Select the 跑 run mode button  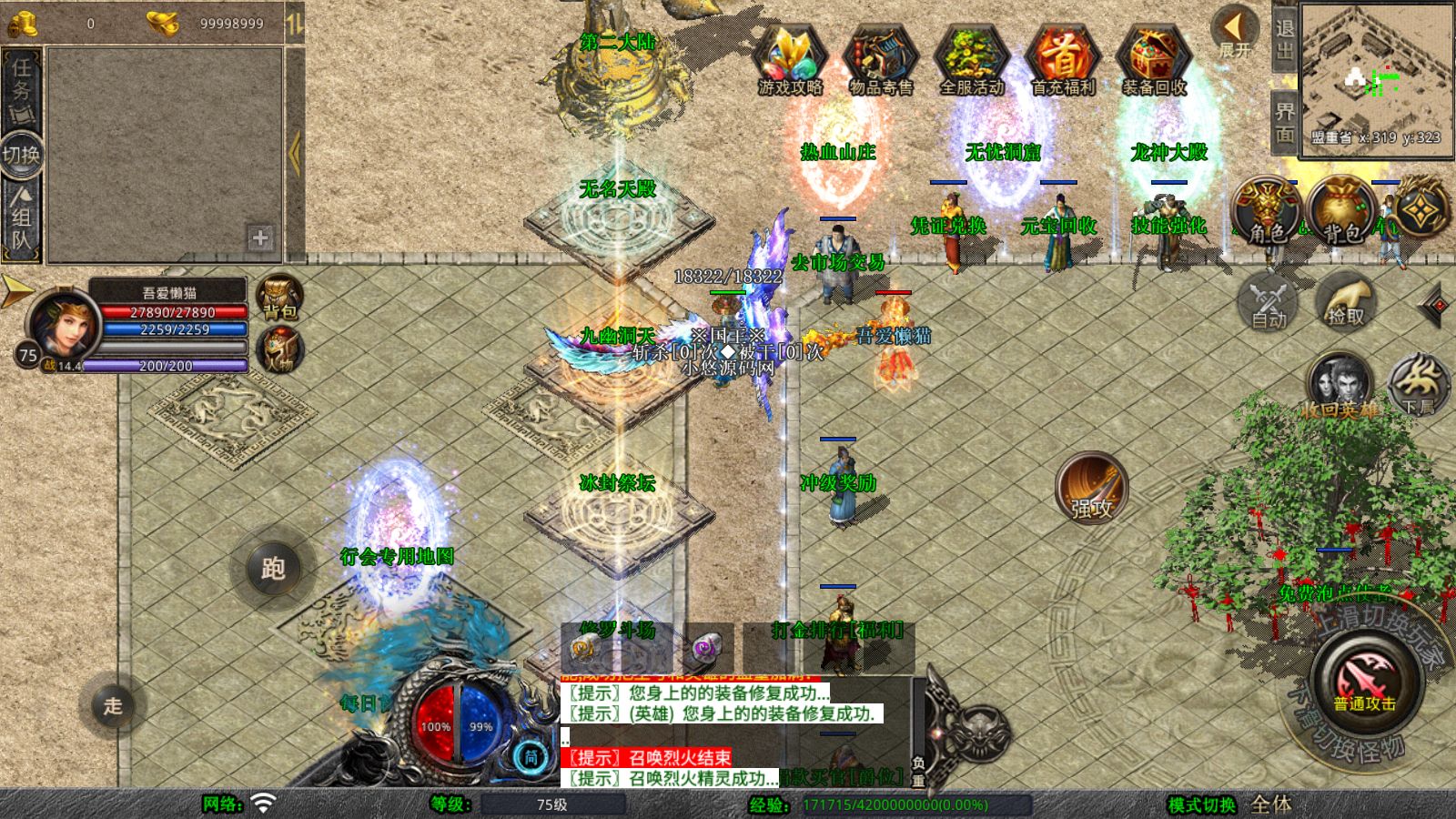273,569
